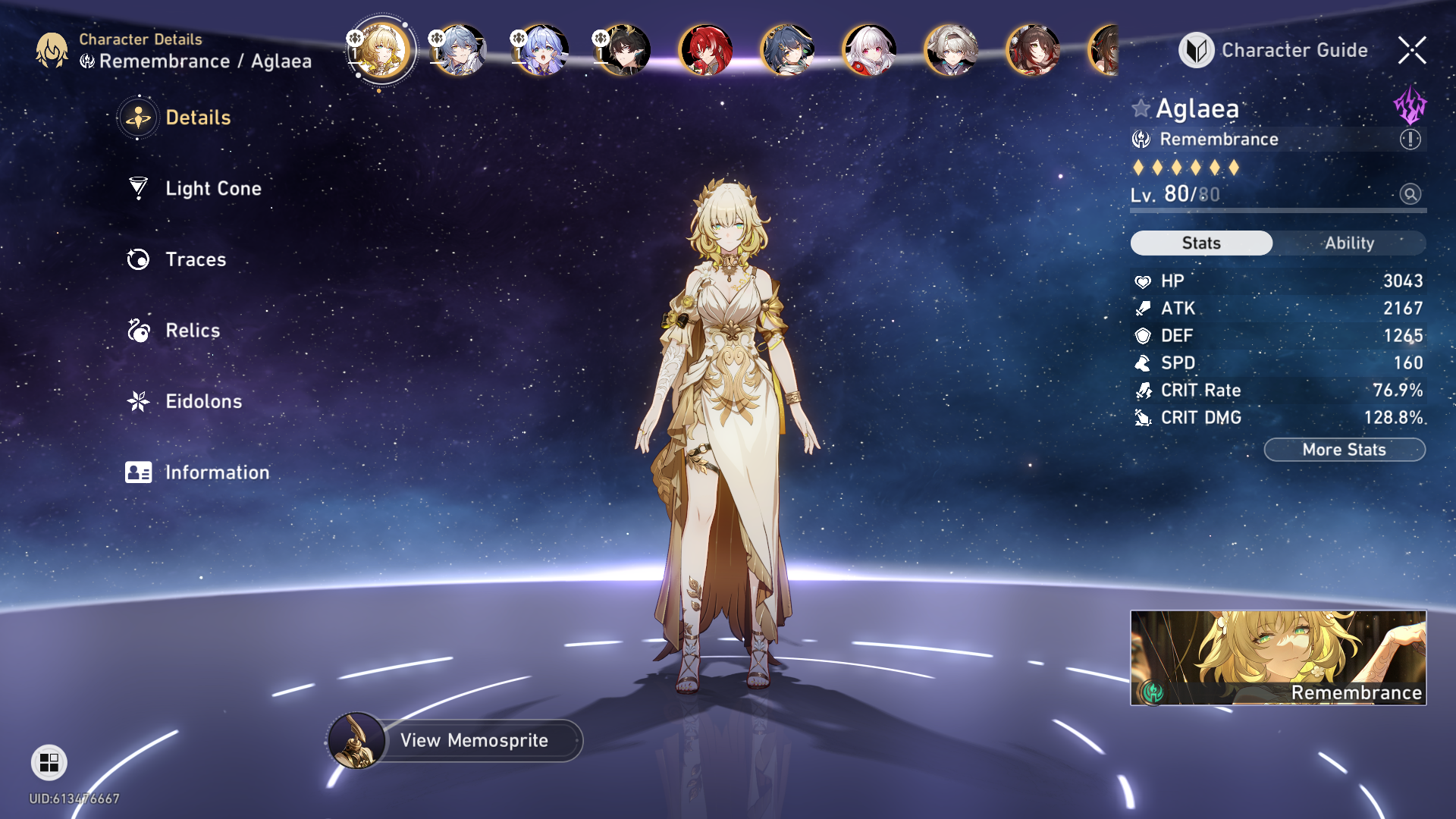This screenshot has width=1456, height=819.
Task: Choose the white-haired red-eyed character portrait
Action: click(x=869, y=50)
